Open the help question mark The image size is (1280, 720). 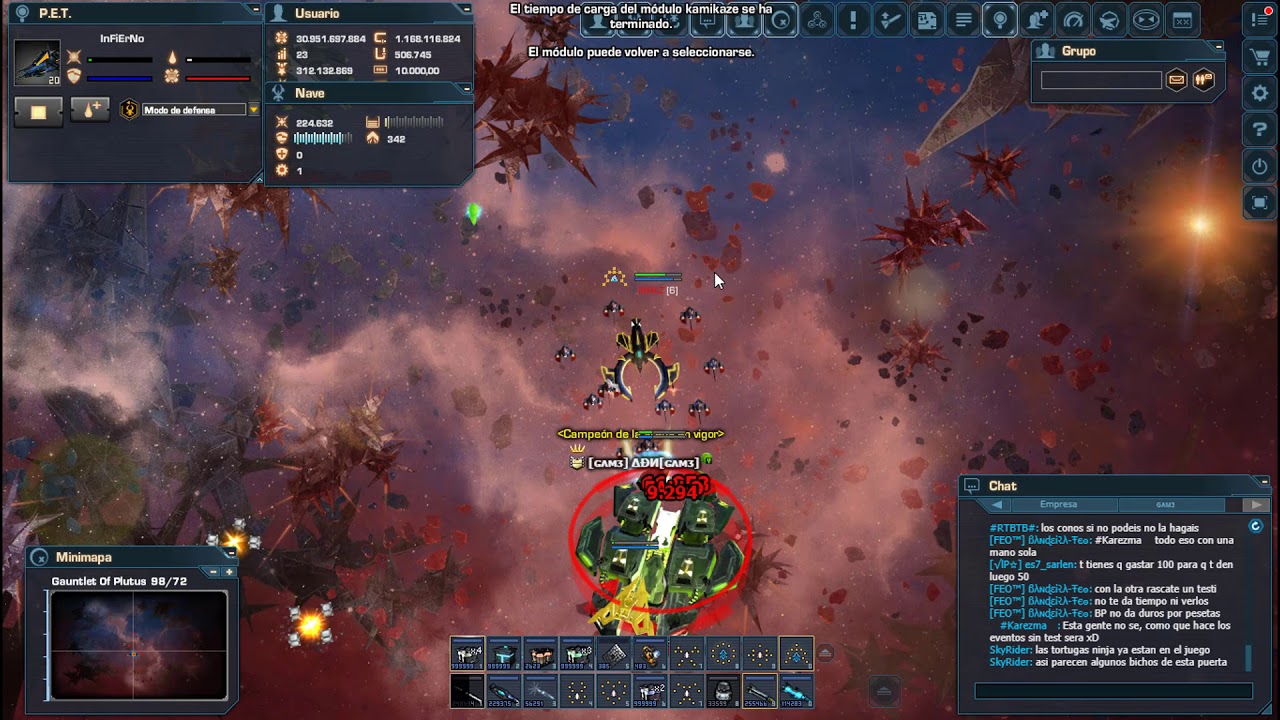[x=1259, y=129]
